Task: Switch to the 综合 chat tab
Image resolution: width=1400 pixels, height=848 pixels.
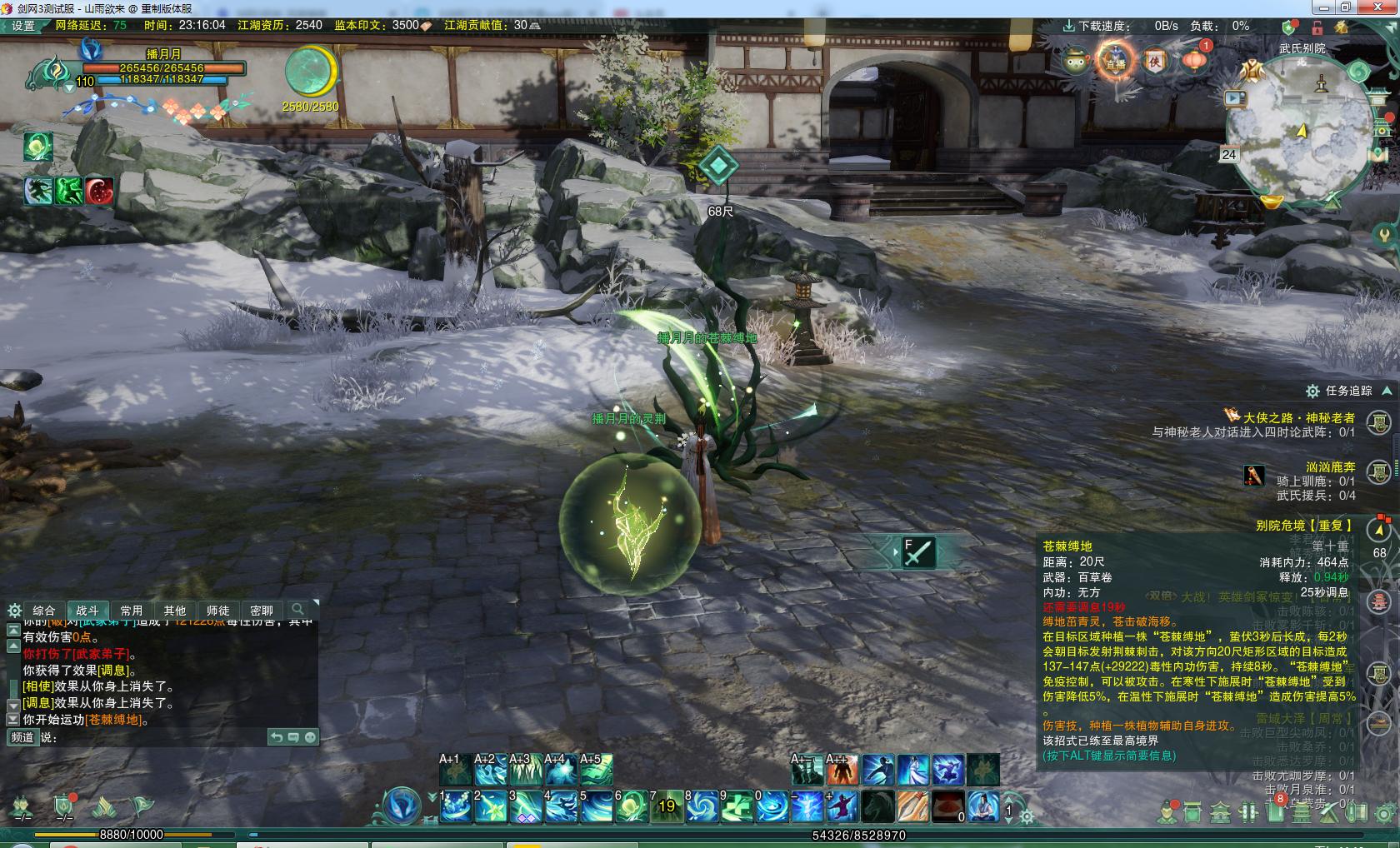Action: 44,611
